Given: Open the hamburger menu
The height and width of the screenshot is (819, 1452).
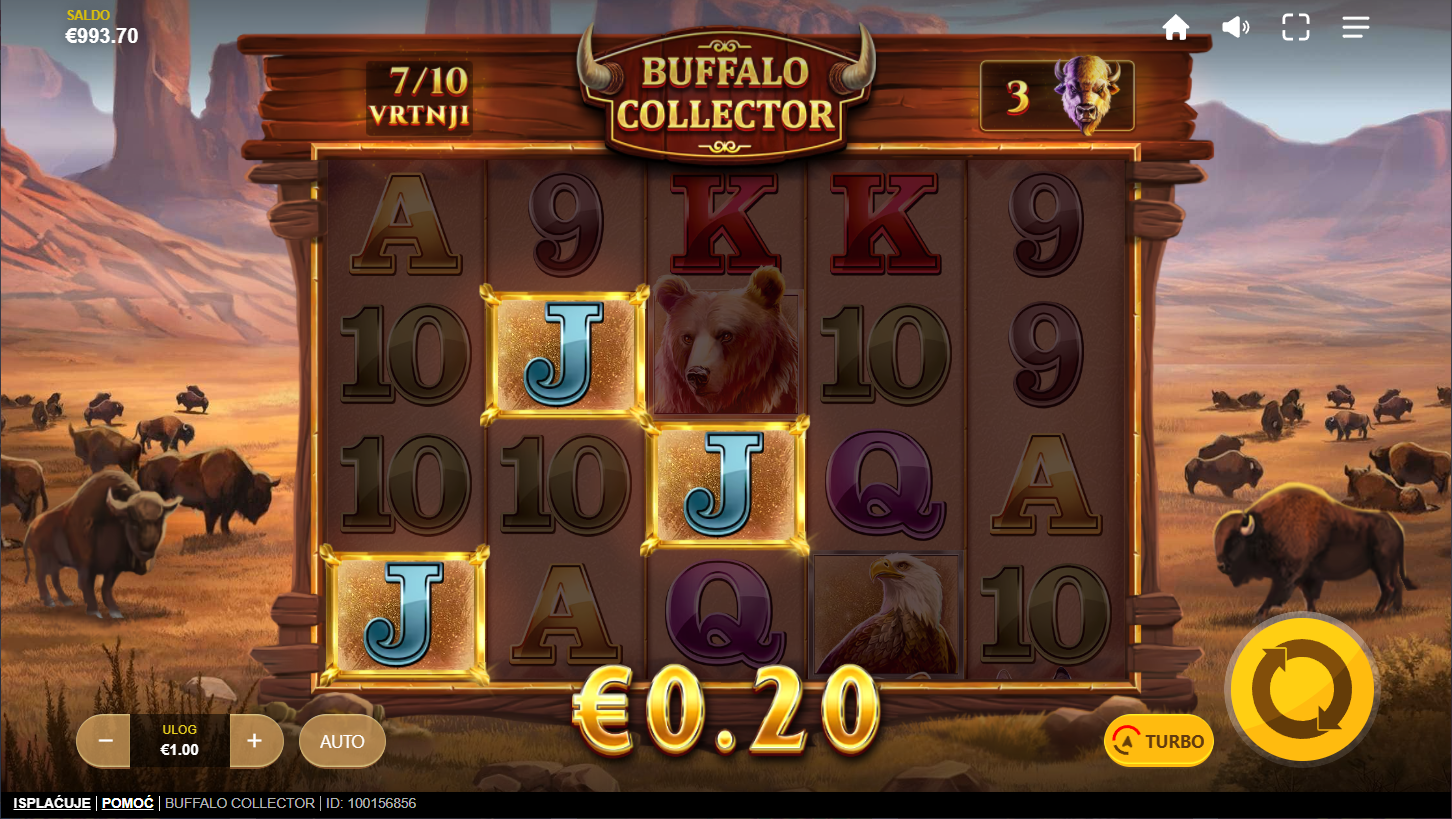Looking at the screenshot, I should (x=1356, y=28).
